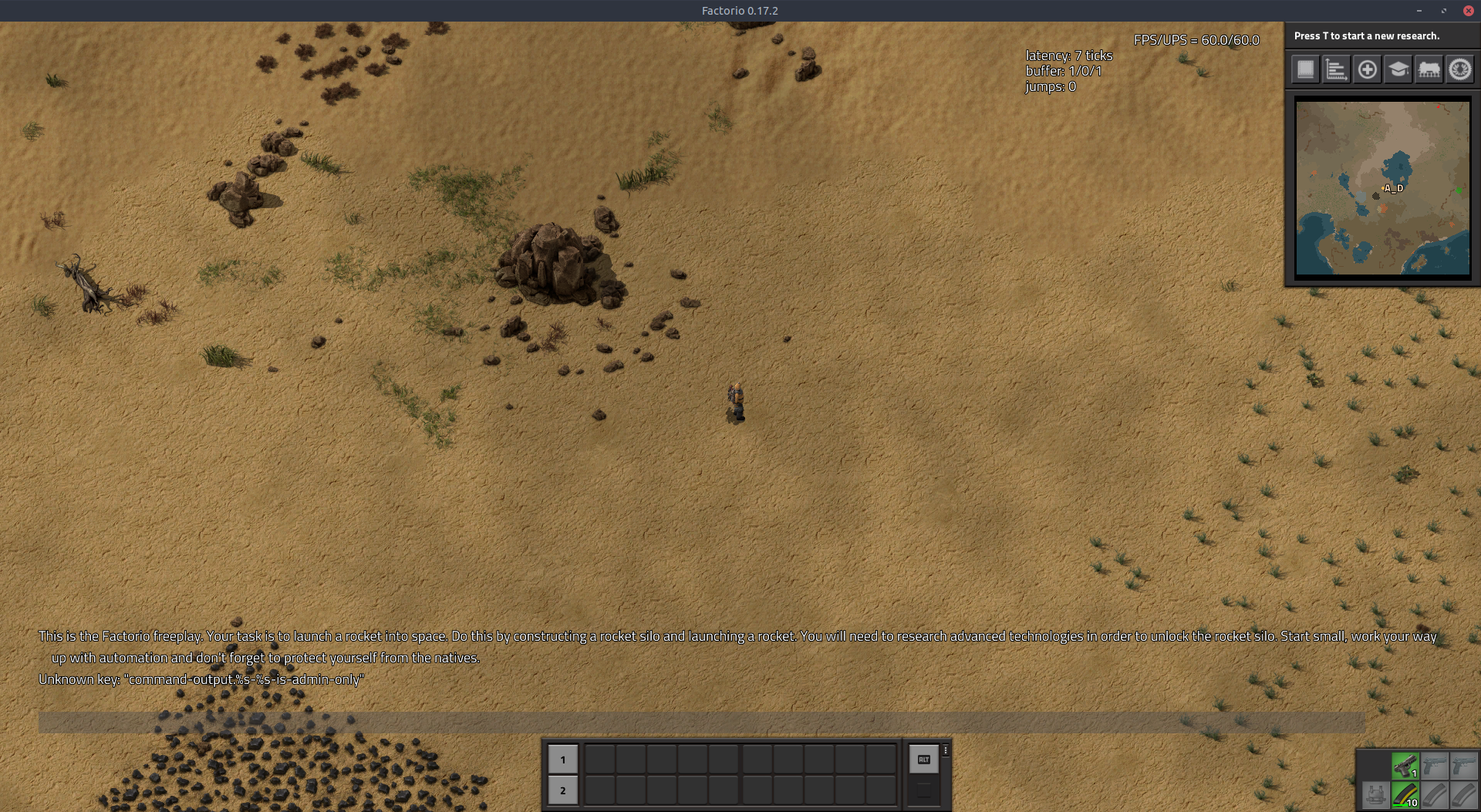Select the equipped pistol weapon slot

point(1405,766)
